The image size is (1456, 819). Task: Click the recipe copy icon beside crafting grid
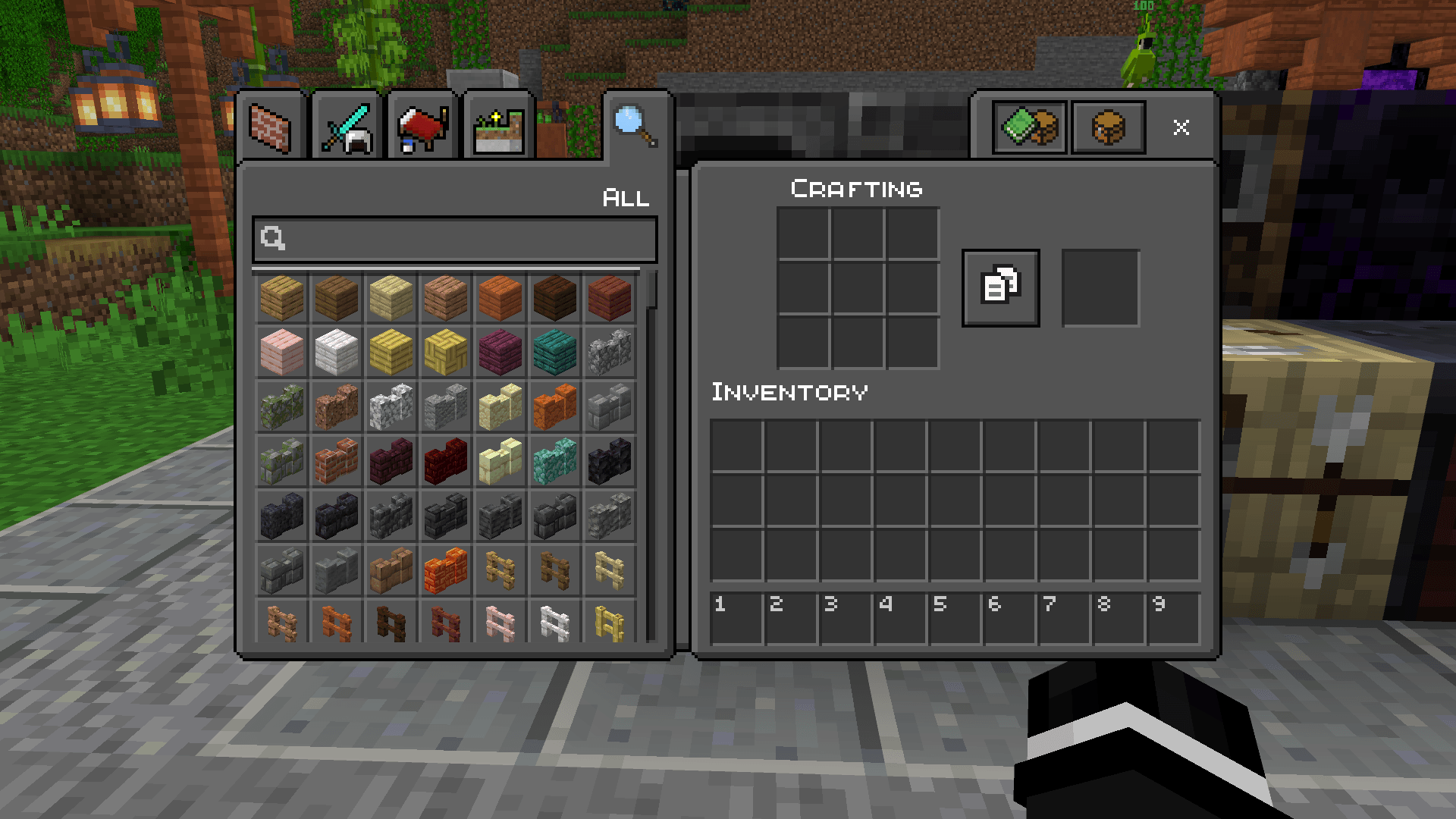point(999,287)
